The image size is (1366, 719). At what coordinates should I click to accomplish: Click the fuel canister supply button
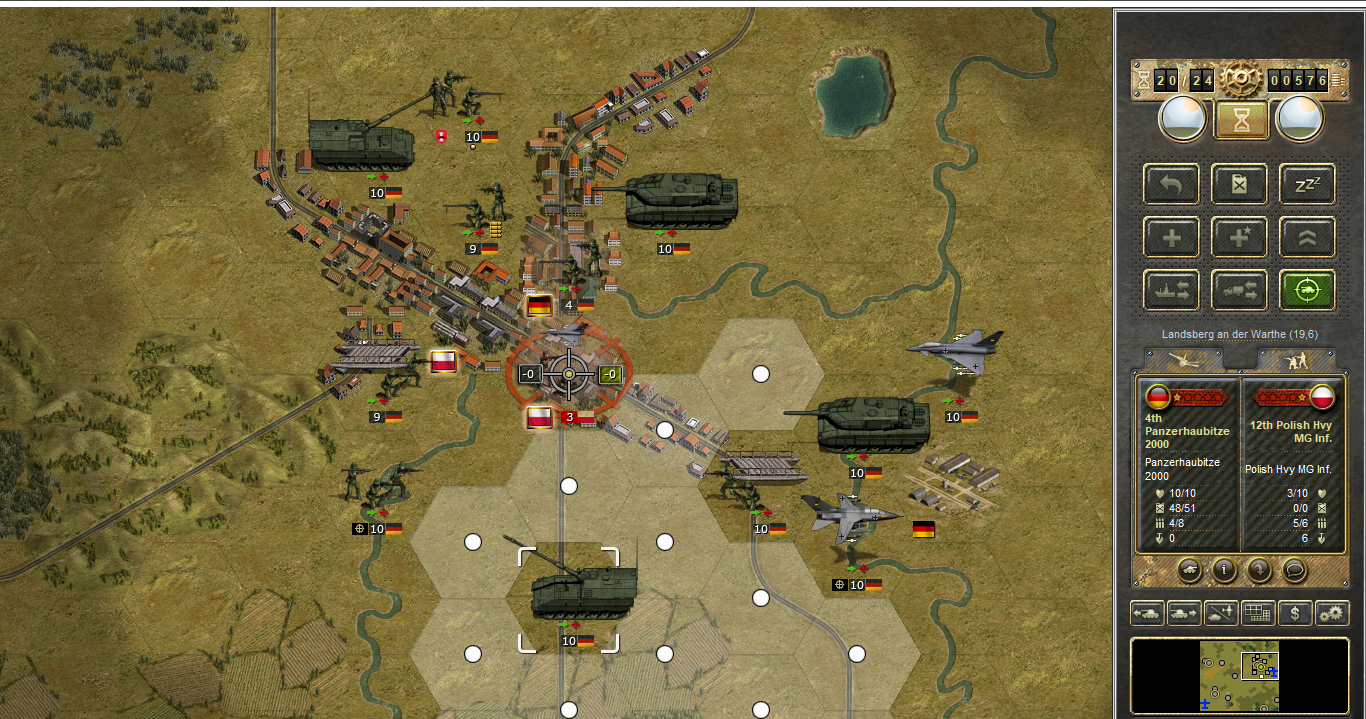point(1240,184)
